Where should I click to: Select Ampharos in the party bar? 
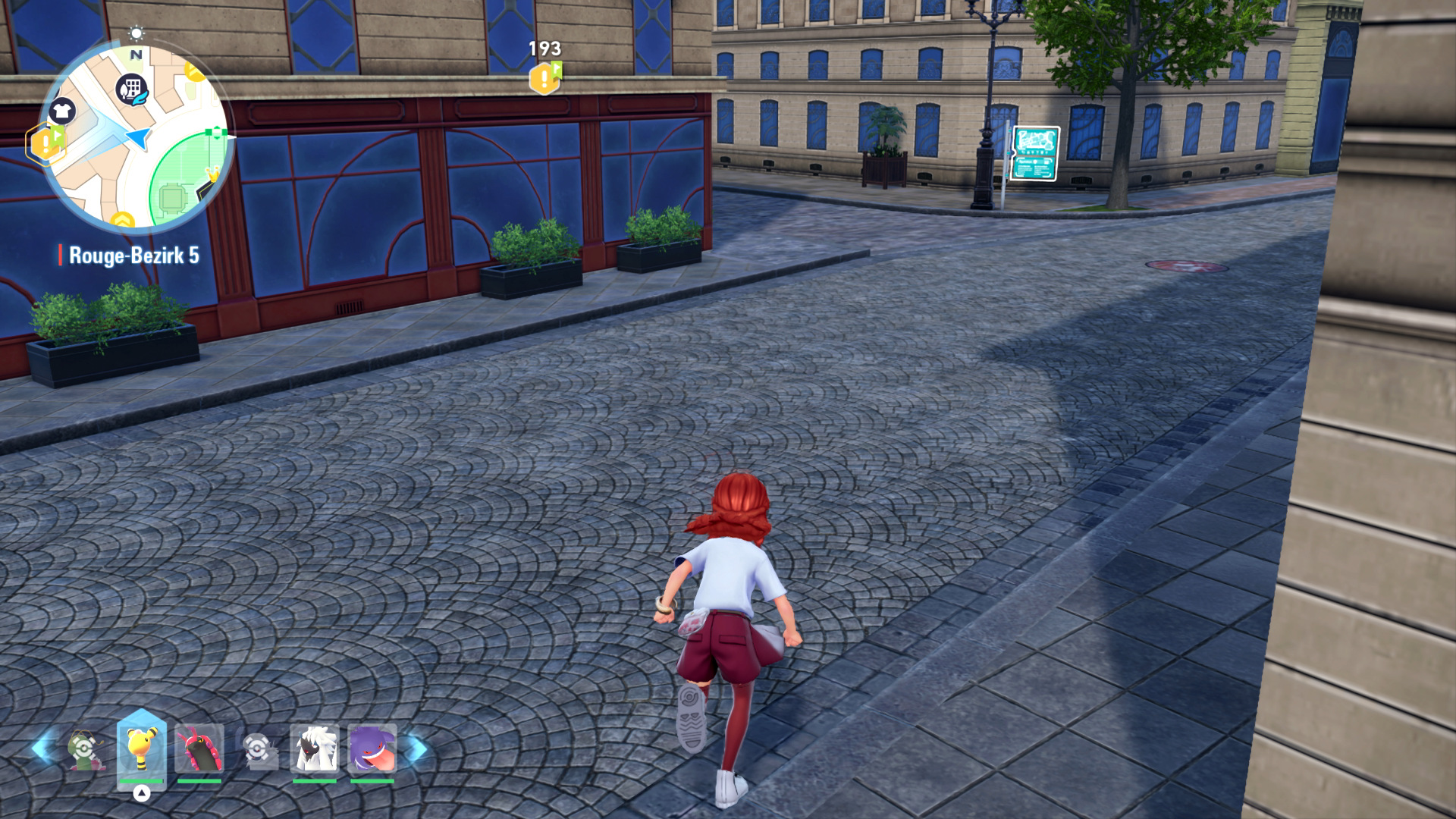tap(142, 748)
